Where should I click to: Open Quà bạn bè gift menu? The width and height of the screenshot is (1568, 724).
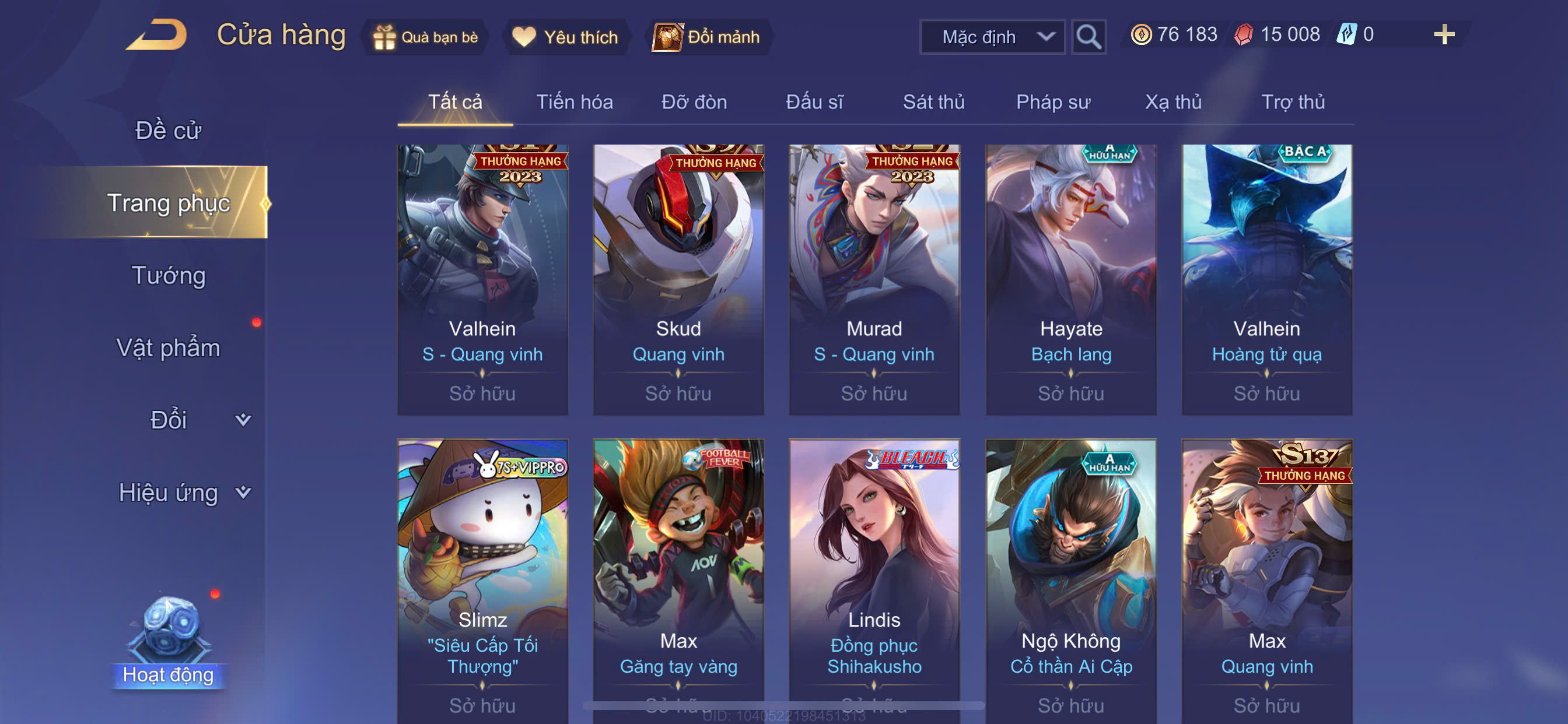pyautogui.click(x=425, y=37)
